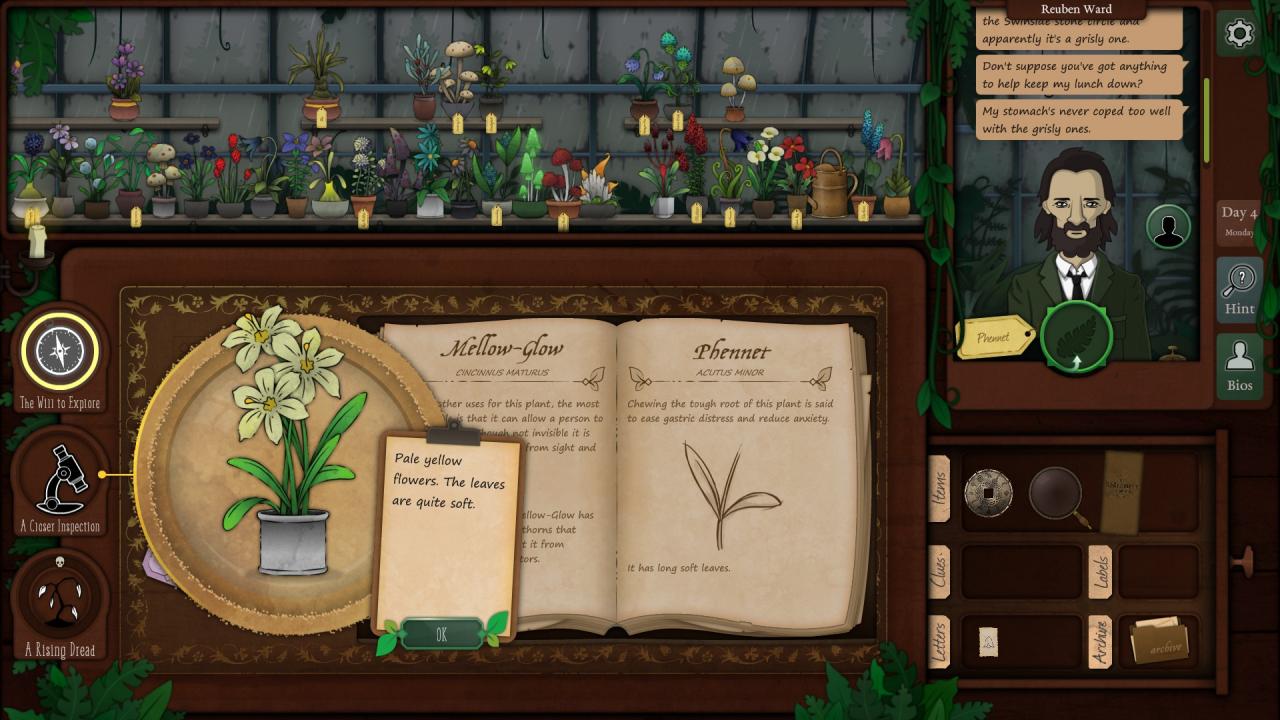Select the magnifying glass item
This screenshot has height=720, width=1280.
pos(1057,493)
